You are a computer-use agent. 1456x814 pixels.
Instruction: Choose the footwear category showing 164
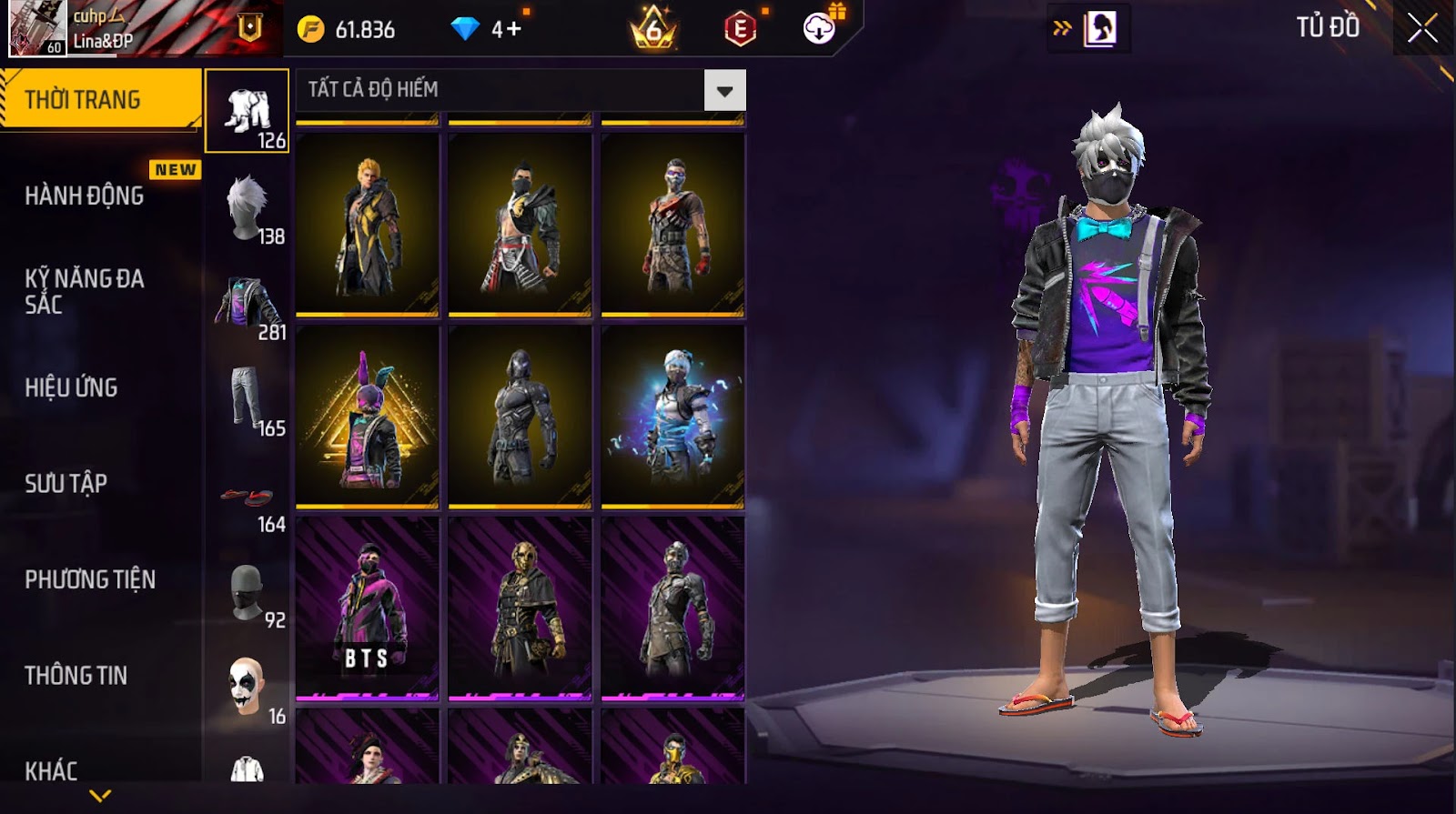click(248, 498)
